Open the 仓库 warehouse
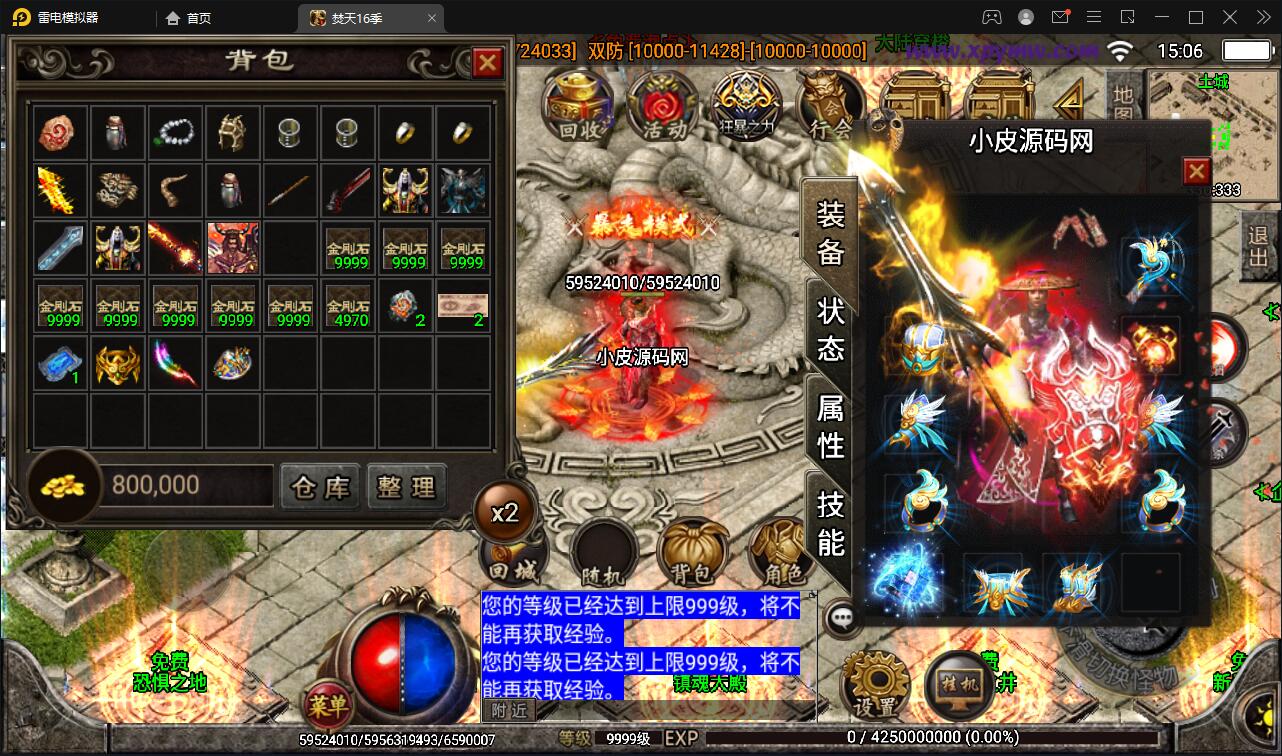 (x=320, y=486)
